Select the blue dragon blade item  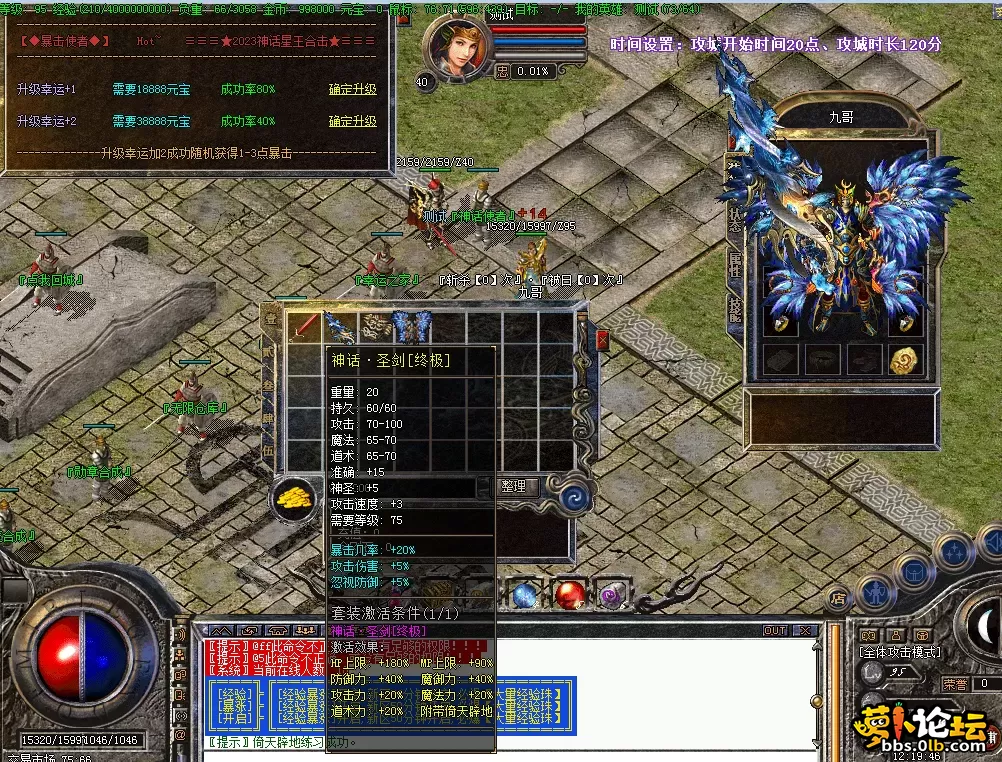pyautogui.click(x=339, y=327)
